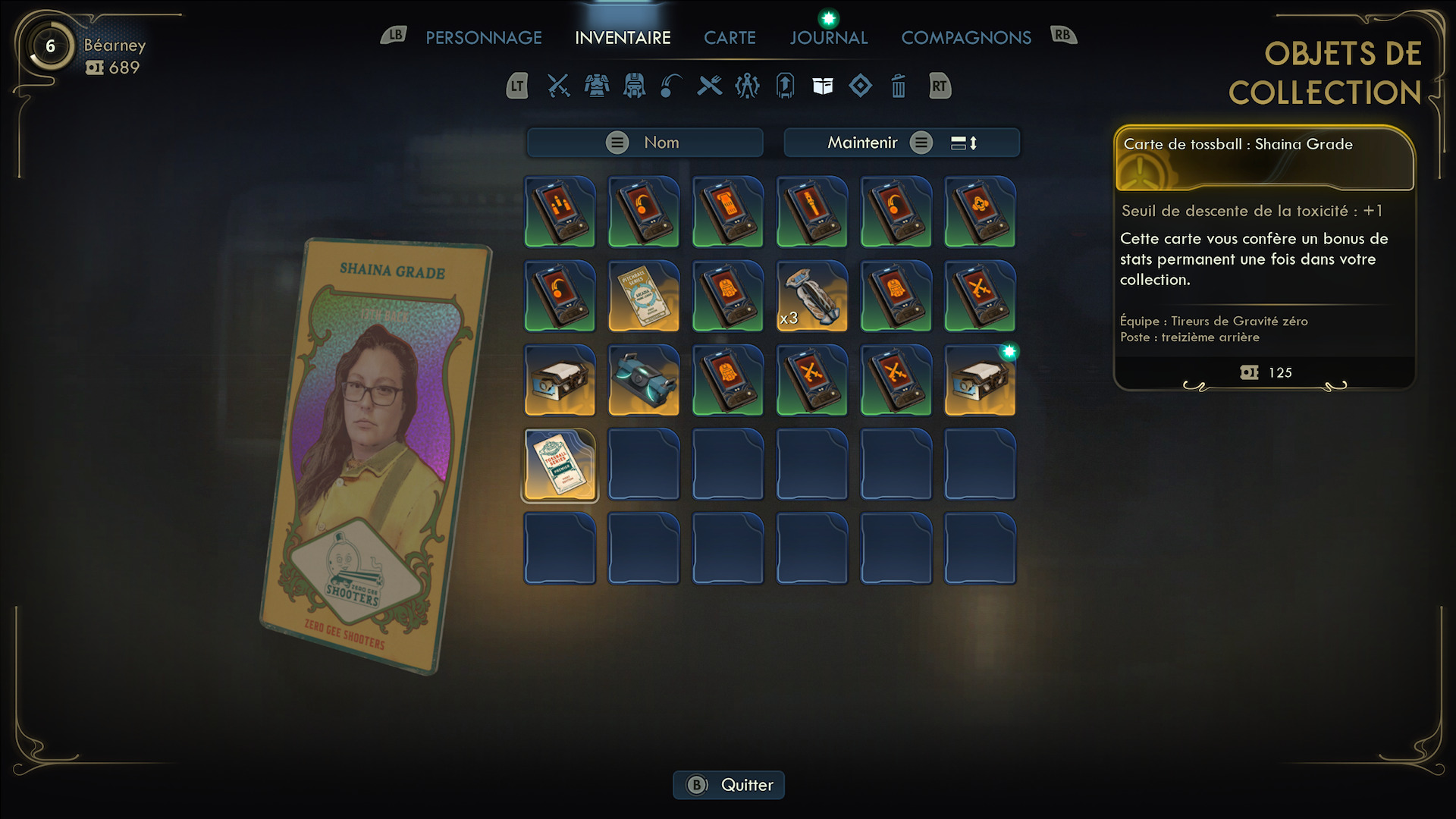Select the diamond-shaped category icon
The width and height of the screenshot is (1456, 819).
(860, 86)
